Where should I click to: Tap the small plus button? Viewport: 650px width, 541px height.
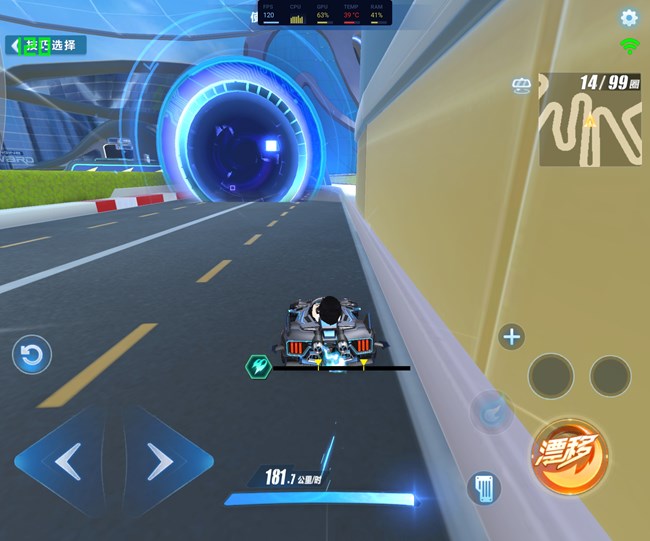tap(511, 337)
